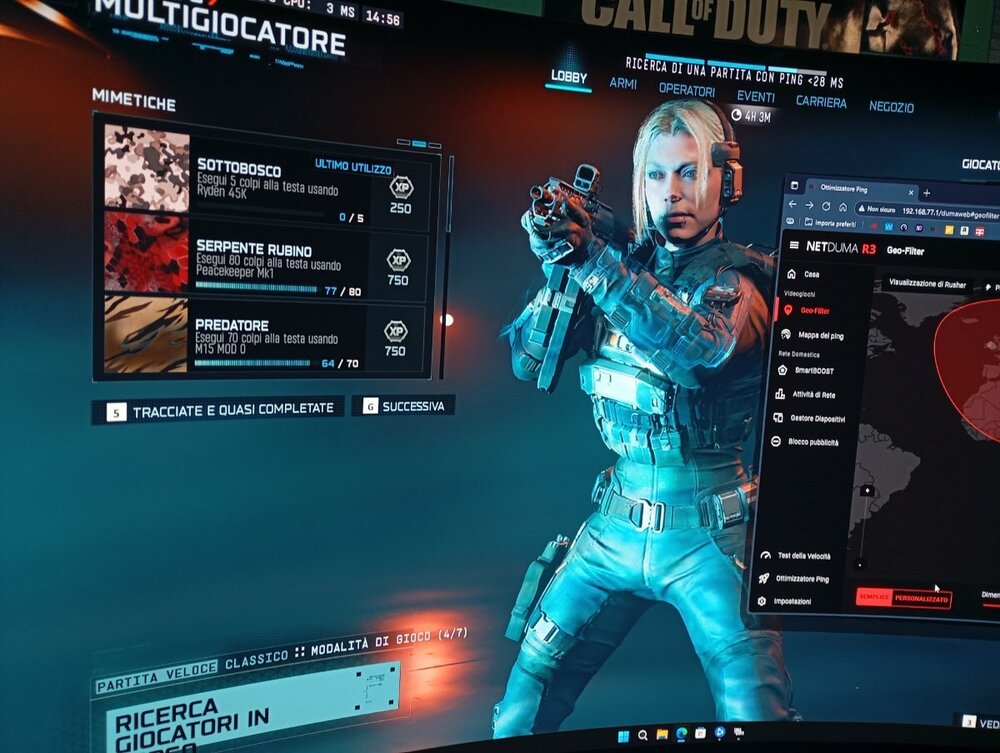This screenshot has width=1000, height=753.
Task: Click the Successiva button
Action: [404, 406]
